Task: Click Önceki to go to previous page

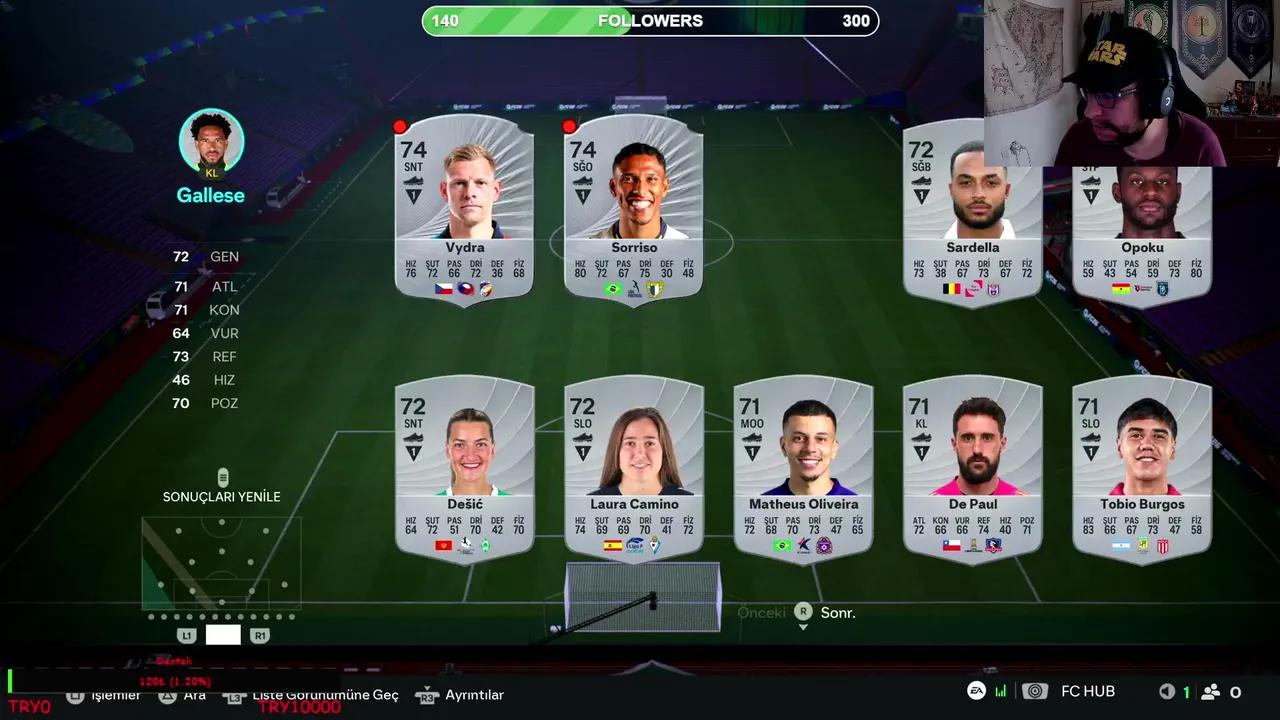Action: [x=761, y=612]
